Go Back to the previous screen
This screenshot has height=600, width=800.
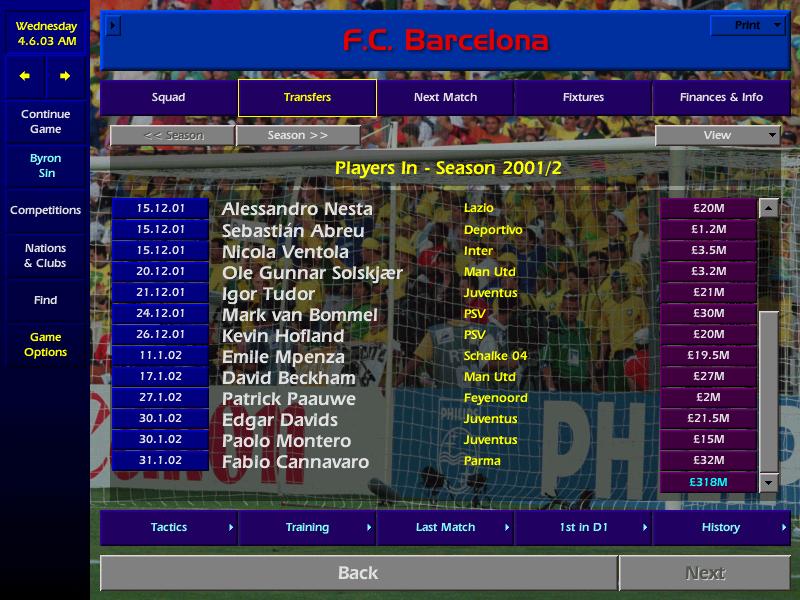[x=358, y=573]
